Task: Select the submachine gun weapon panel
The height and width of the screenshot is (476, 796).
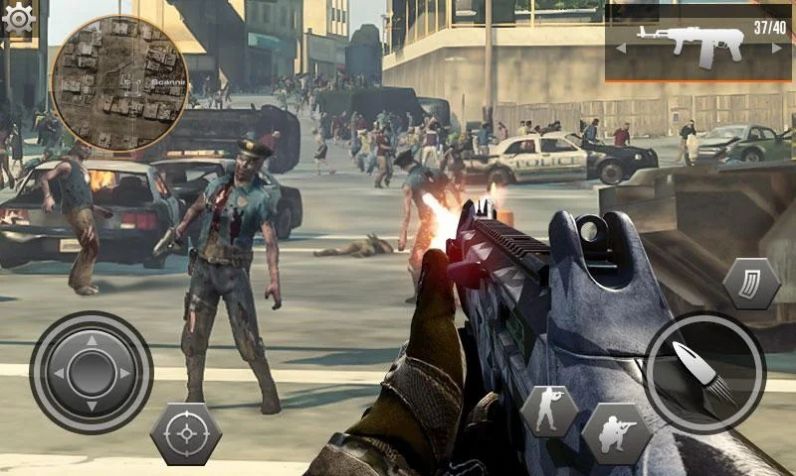Action: pyautogui.click(x=698, y=43)
